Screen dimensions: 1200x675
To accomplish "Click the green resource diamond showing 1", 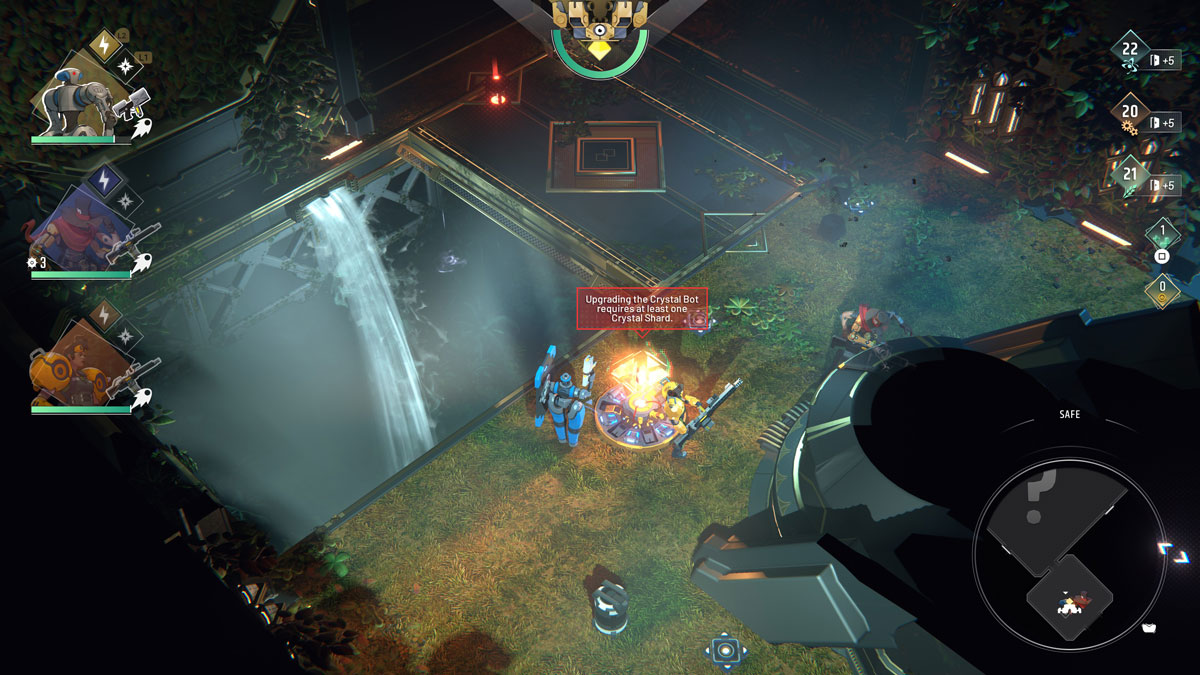I will click(x=1162, y=234).
